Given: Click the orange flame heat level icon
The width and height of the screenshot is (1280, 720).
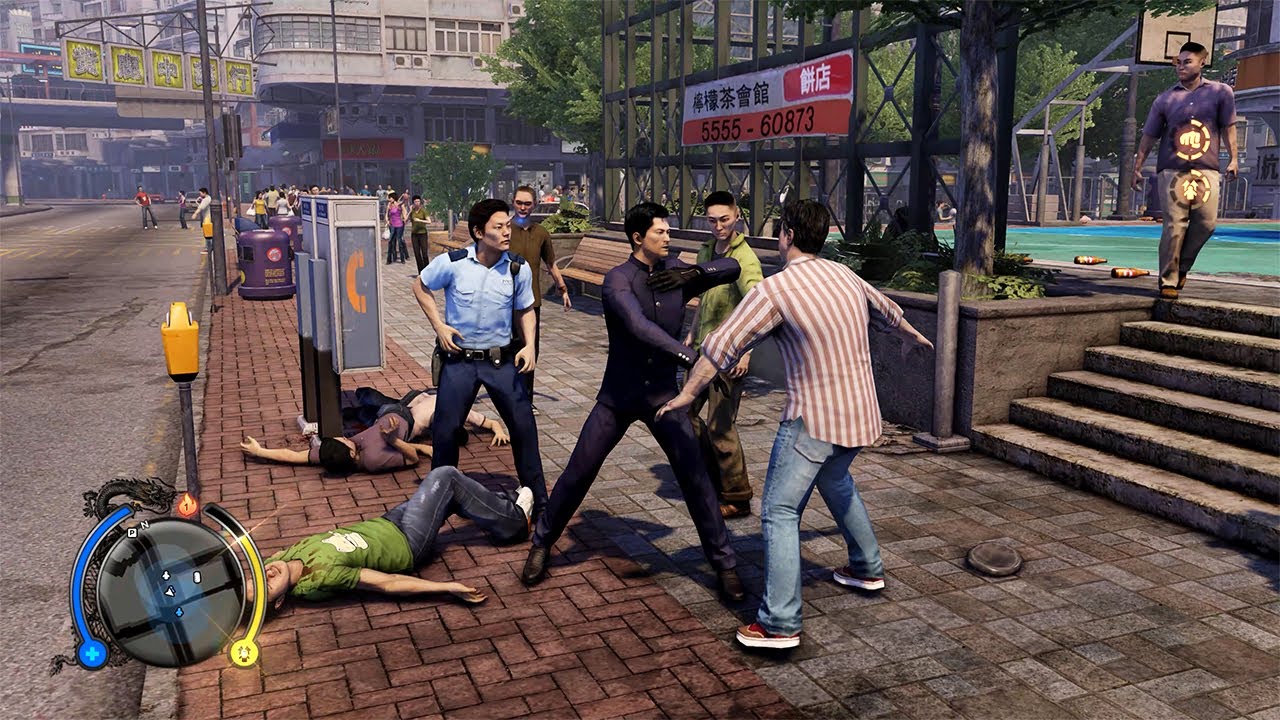Looking at the screenshot, I should point(187,506).
